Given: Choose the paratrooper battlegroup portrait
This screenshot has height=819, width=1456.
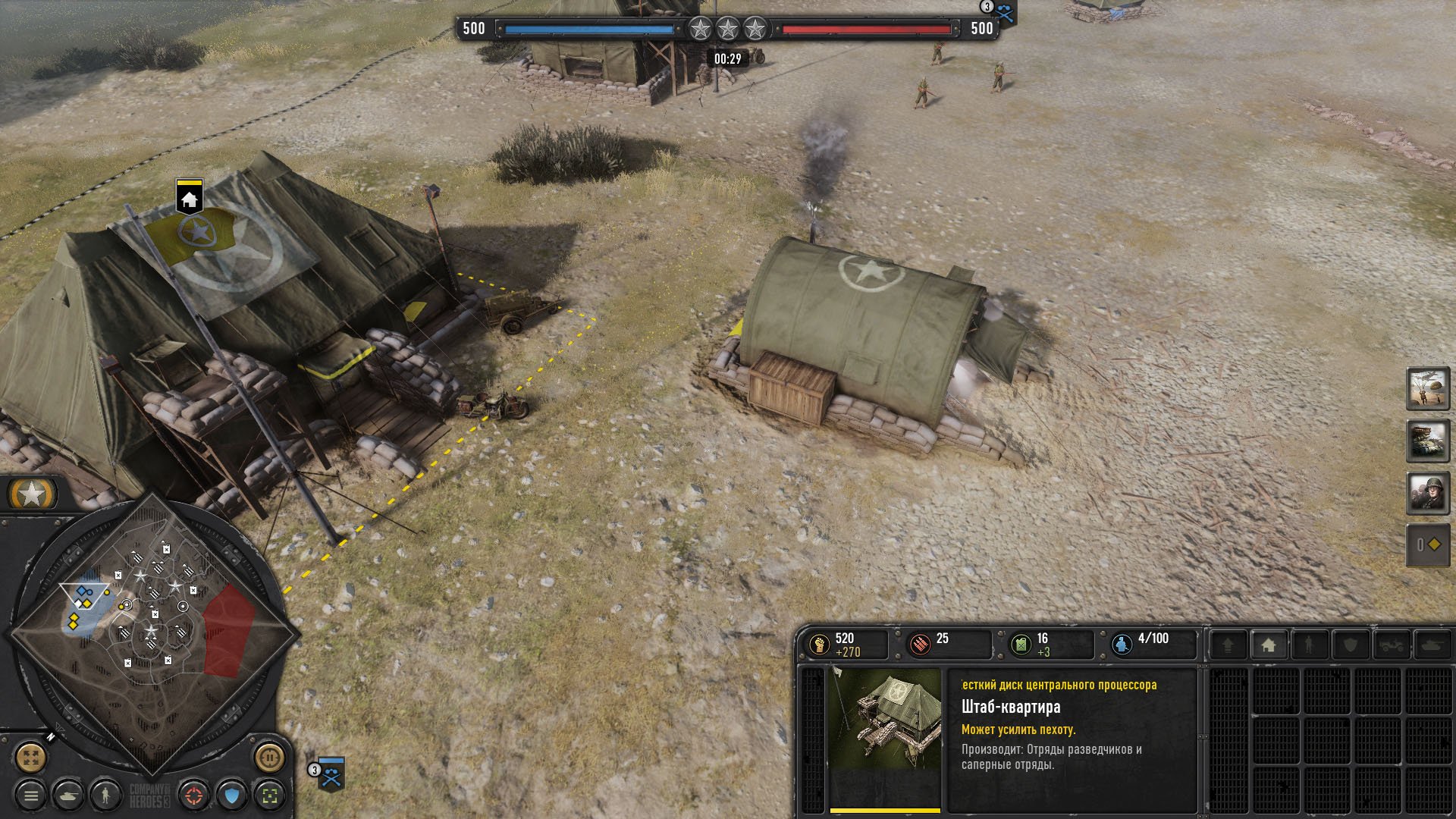Looking at the screenshot, I should click(1428, 389).
